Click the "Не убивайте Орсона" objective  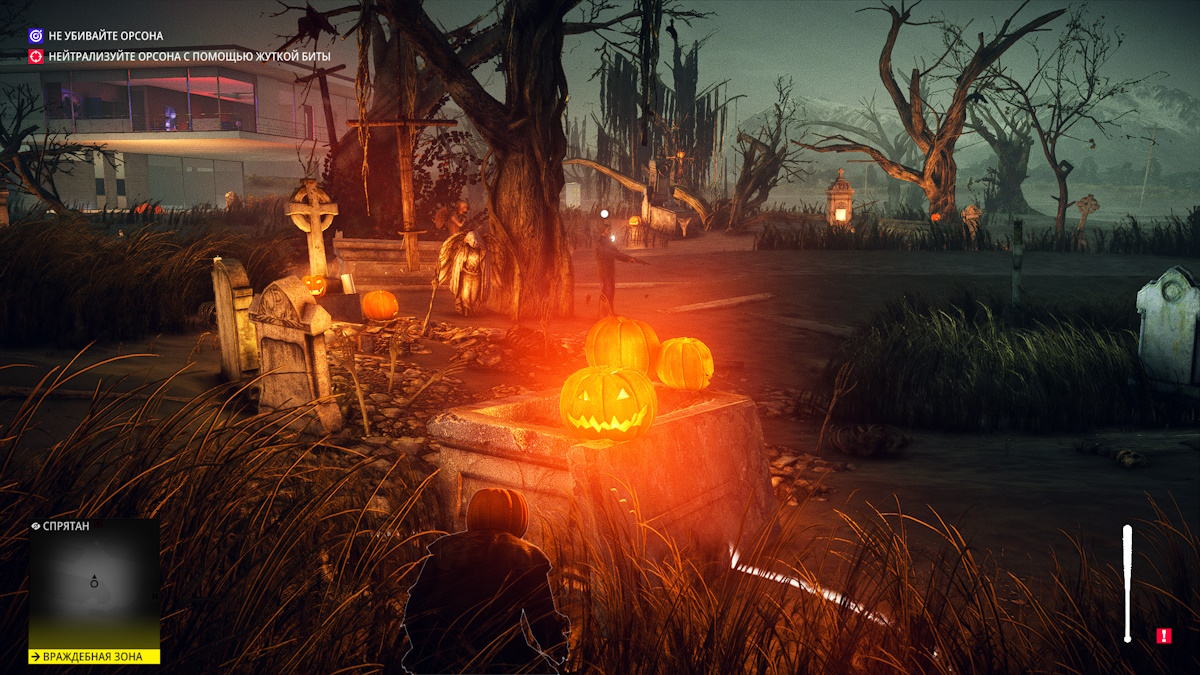click(106, 36)
